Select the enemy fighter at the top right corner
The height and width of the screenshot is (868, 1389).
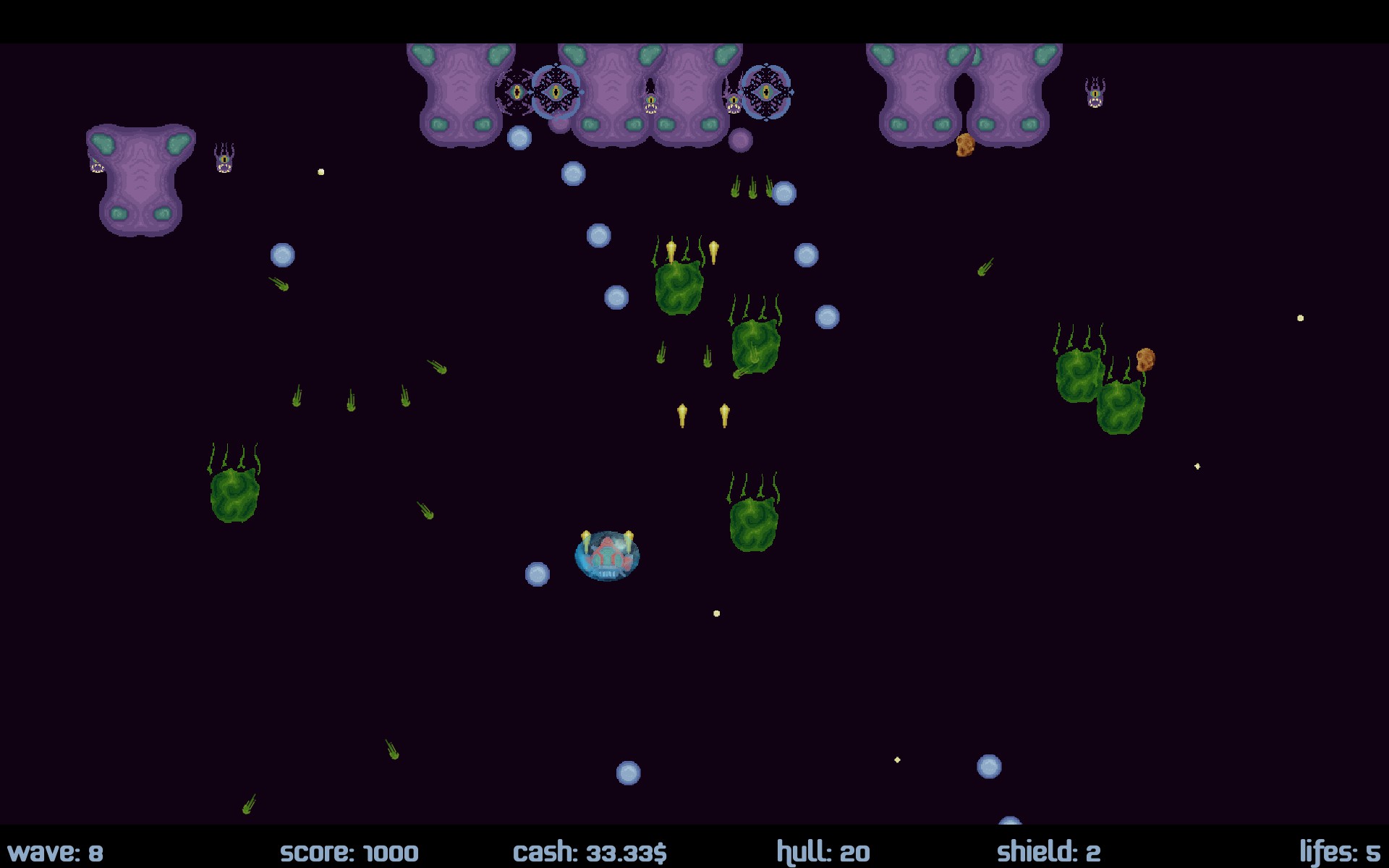coord(1095,94)
